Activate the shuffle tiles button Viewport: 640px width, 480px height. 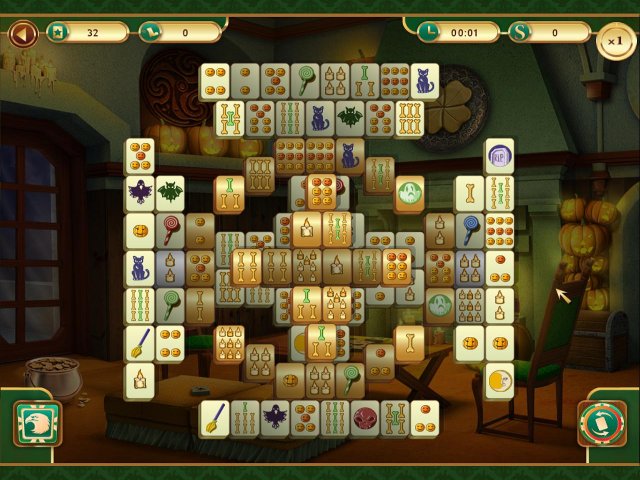(602, 423)
